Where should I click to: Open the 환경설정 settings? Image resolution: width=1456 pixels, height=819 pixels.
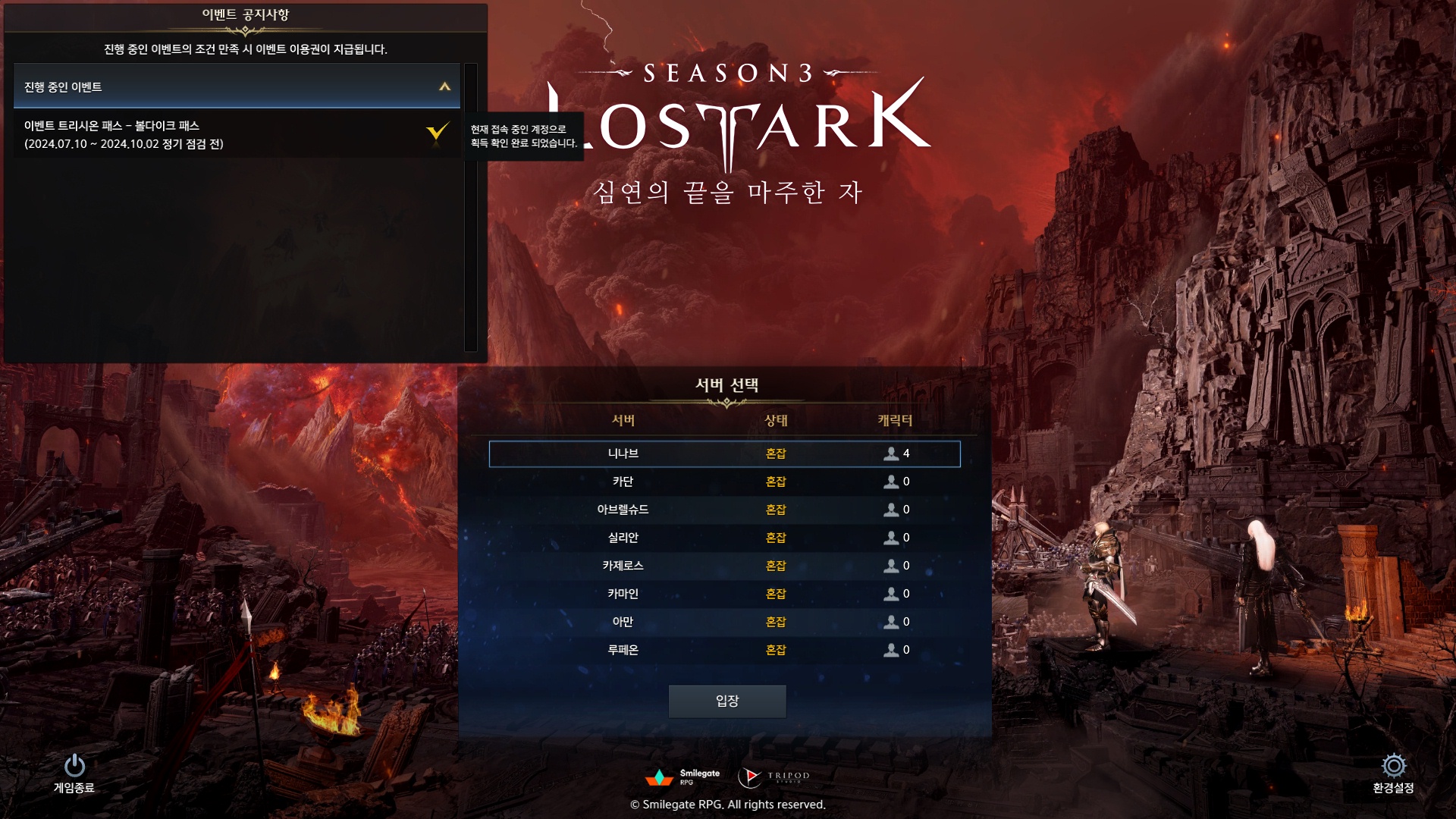pos(1393,773)
